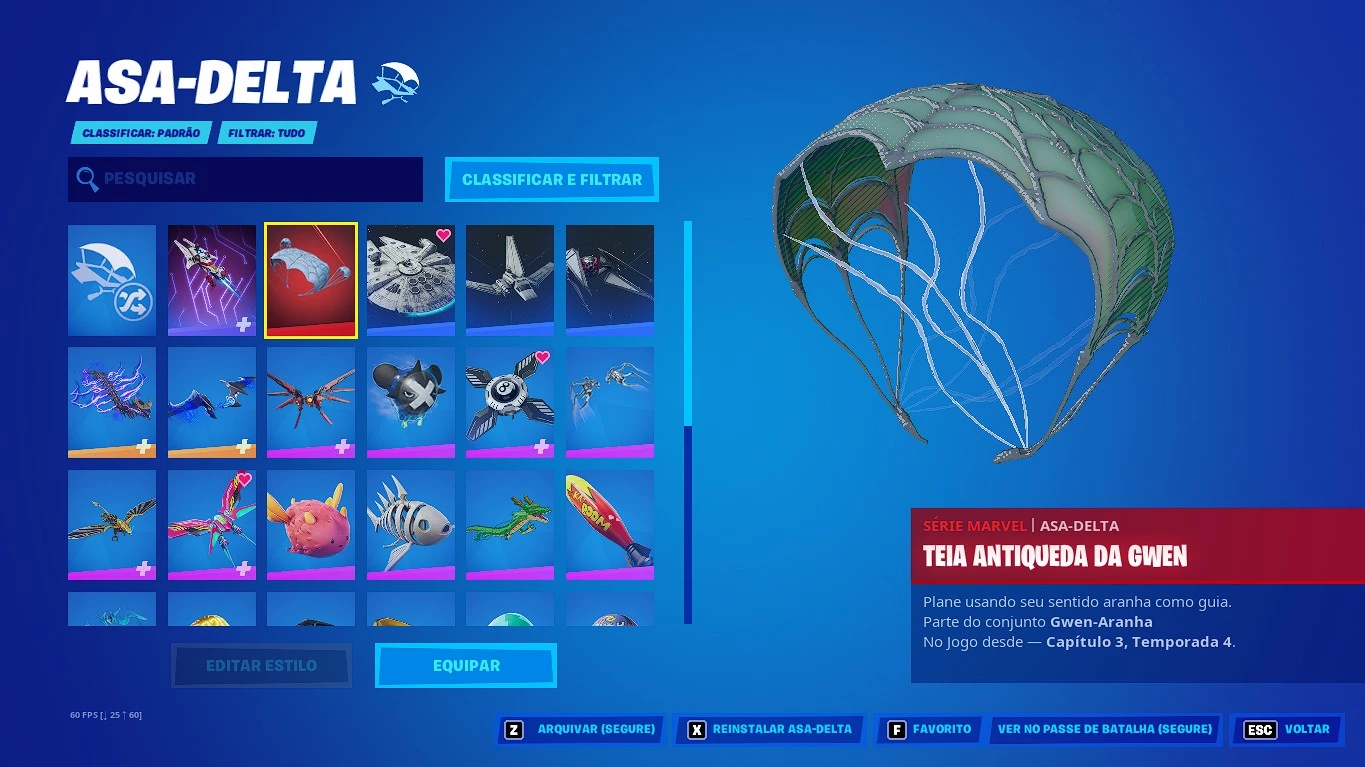Select the pink pufferfish glider thumbnail
The image size is (1365, 767).
tap(310, 524)
